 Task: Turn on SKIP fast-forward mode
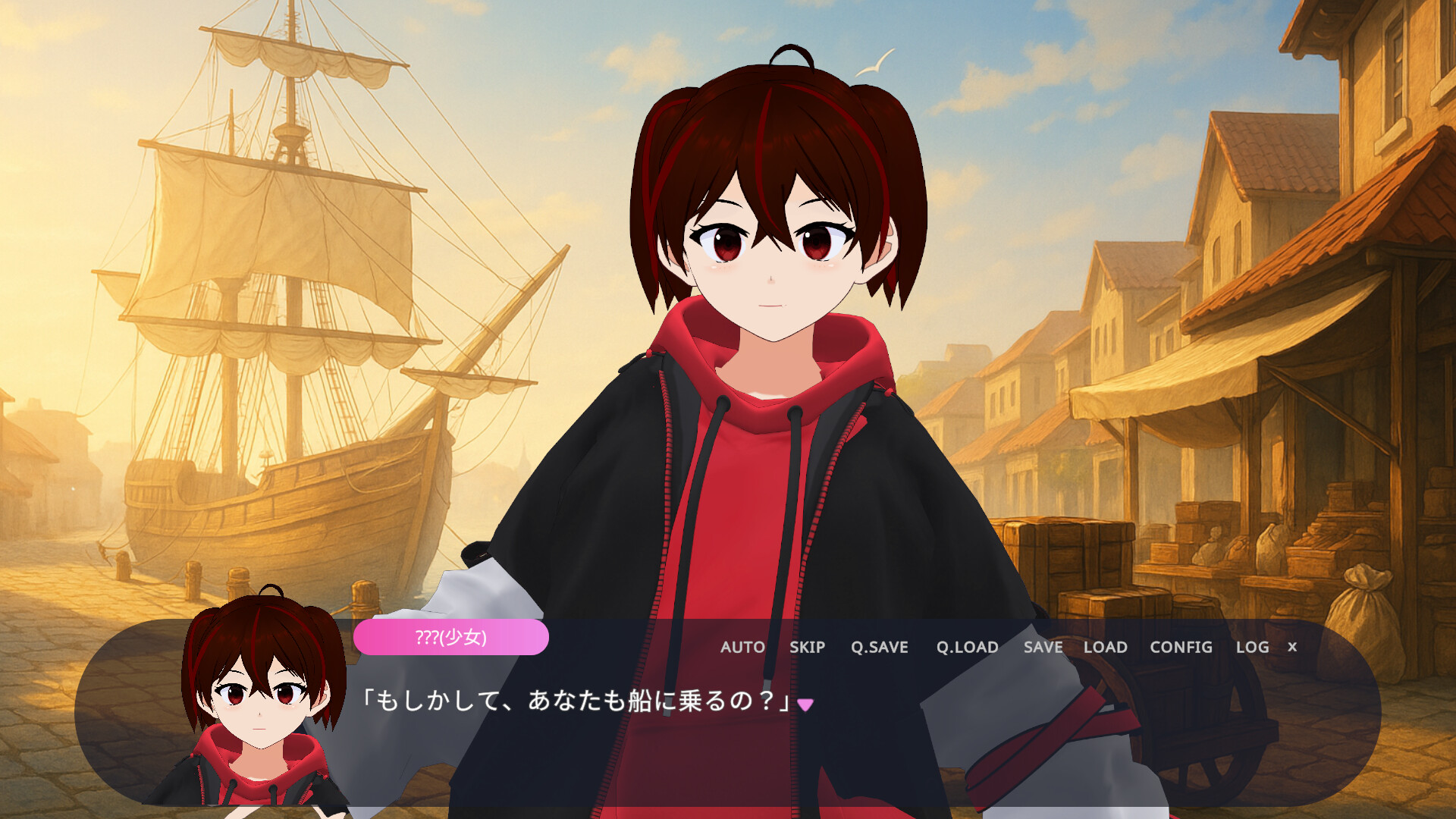point(807,648)
